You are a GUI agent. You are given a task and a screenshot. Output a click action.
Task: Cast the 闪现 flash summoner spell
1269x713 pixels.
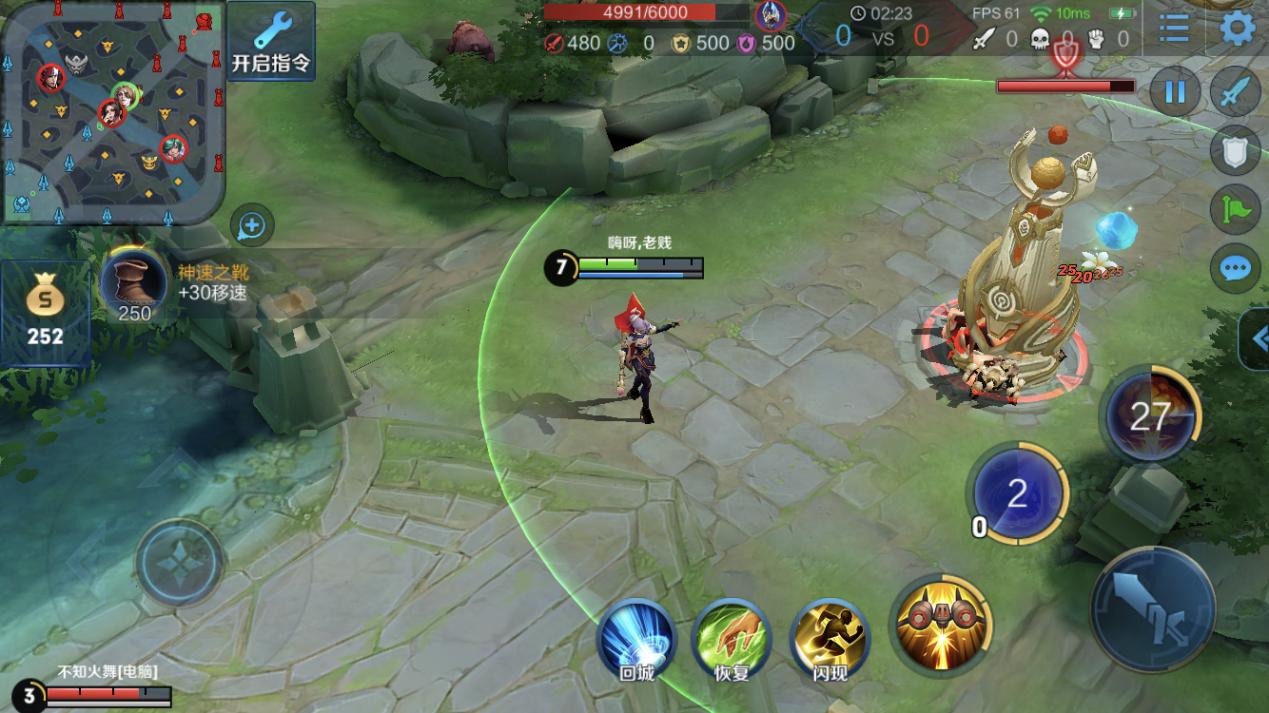(x=829, y=637)
